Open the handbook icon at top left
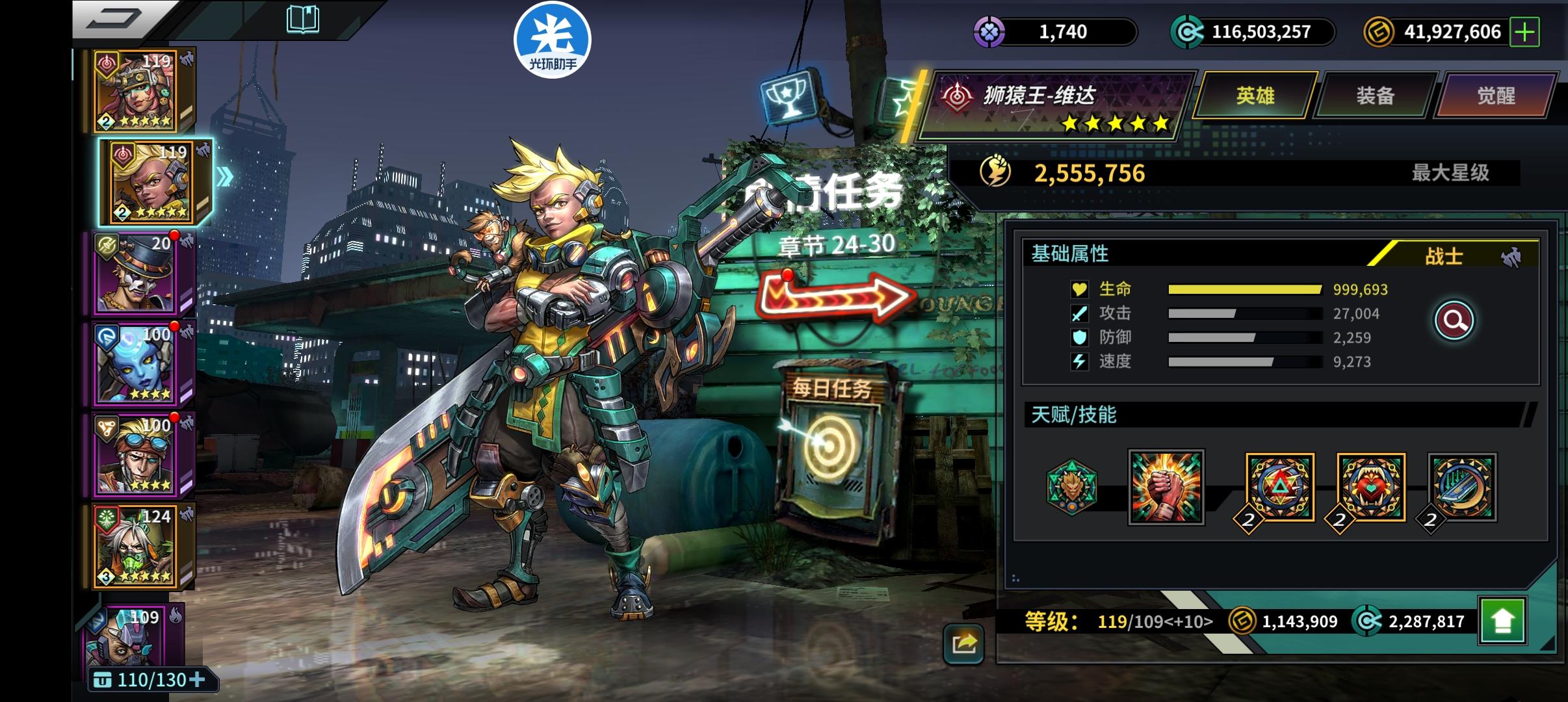 (303, 20)
